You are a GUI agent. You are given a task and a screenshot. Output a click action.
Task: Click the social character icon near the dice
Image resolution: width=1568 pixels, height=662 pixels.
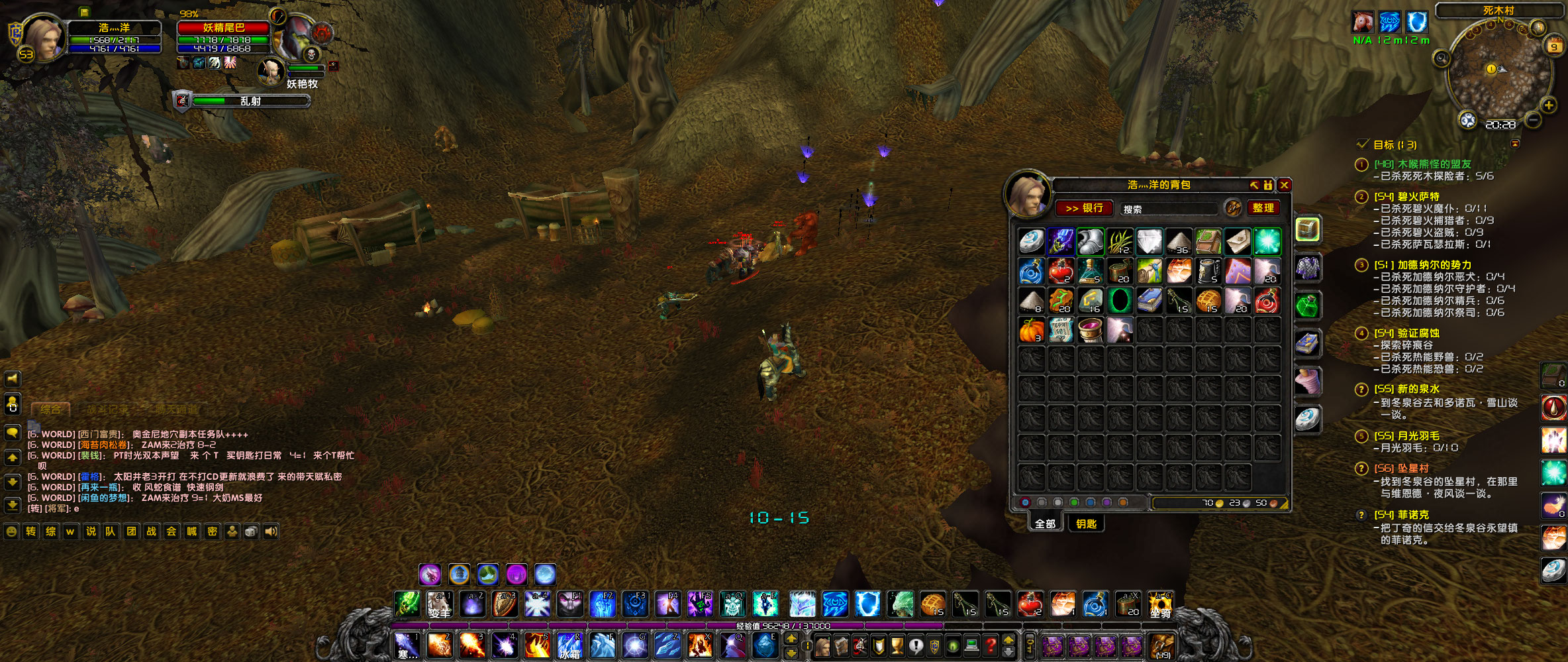pos(232,531)
